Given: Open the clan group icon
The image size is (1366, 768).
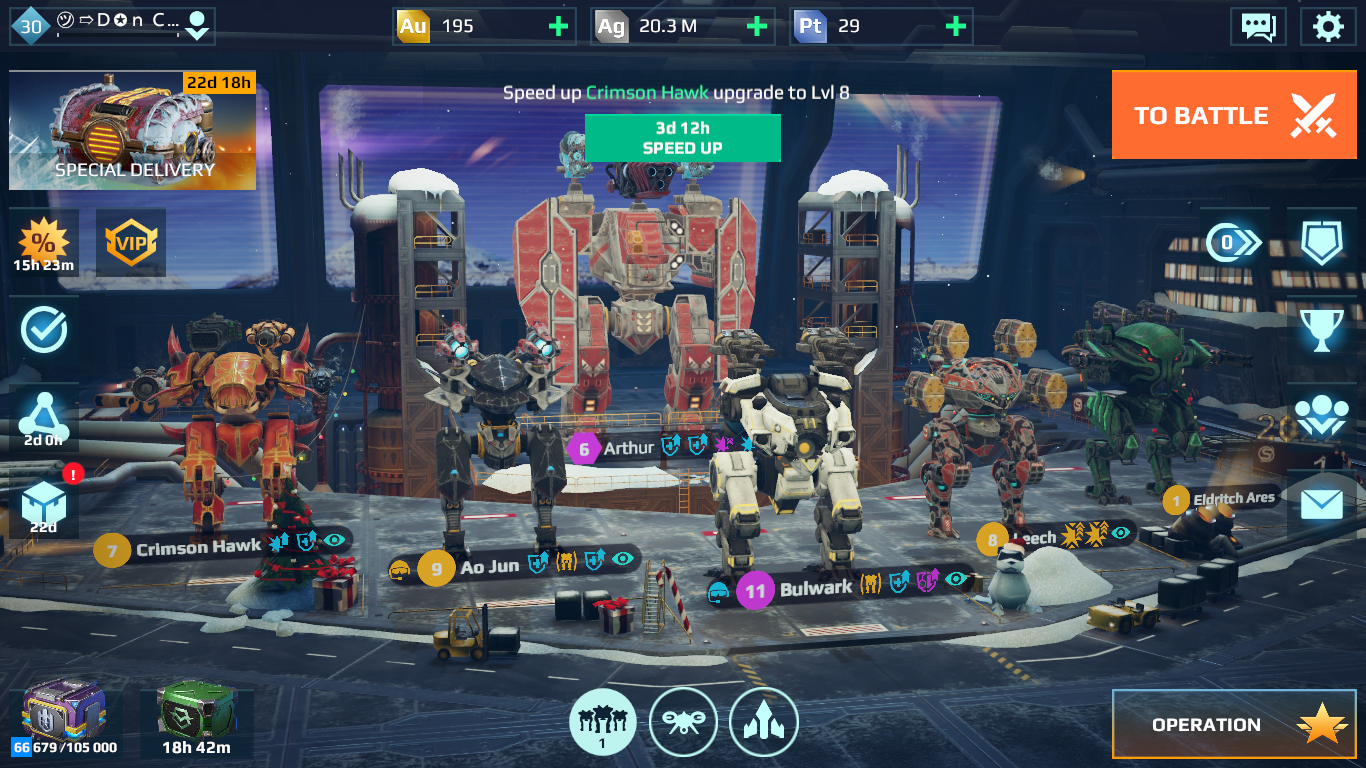Looking at the screenshot, I should [x=1321, y=417].
